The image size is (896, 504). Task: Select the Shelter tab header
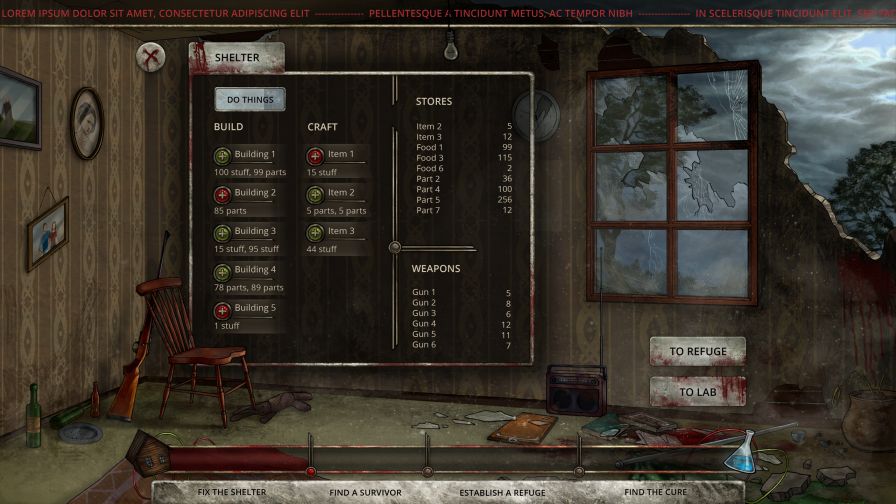point(236,58)
